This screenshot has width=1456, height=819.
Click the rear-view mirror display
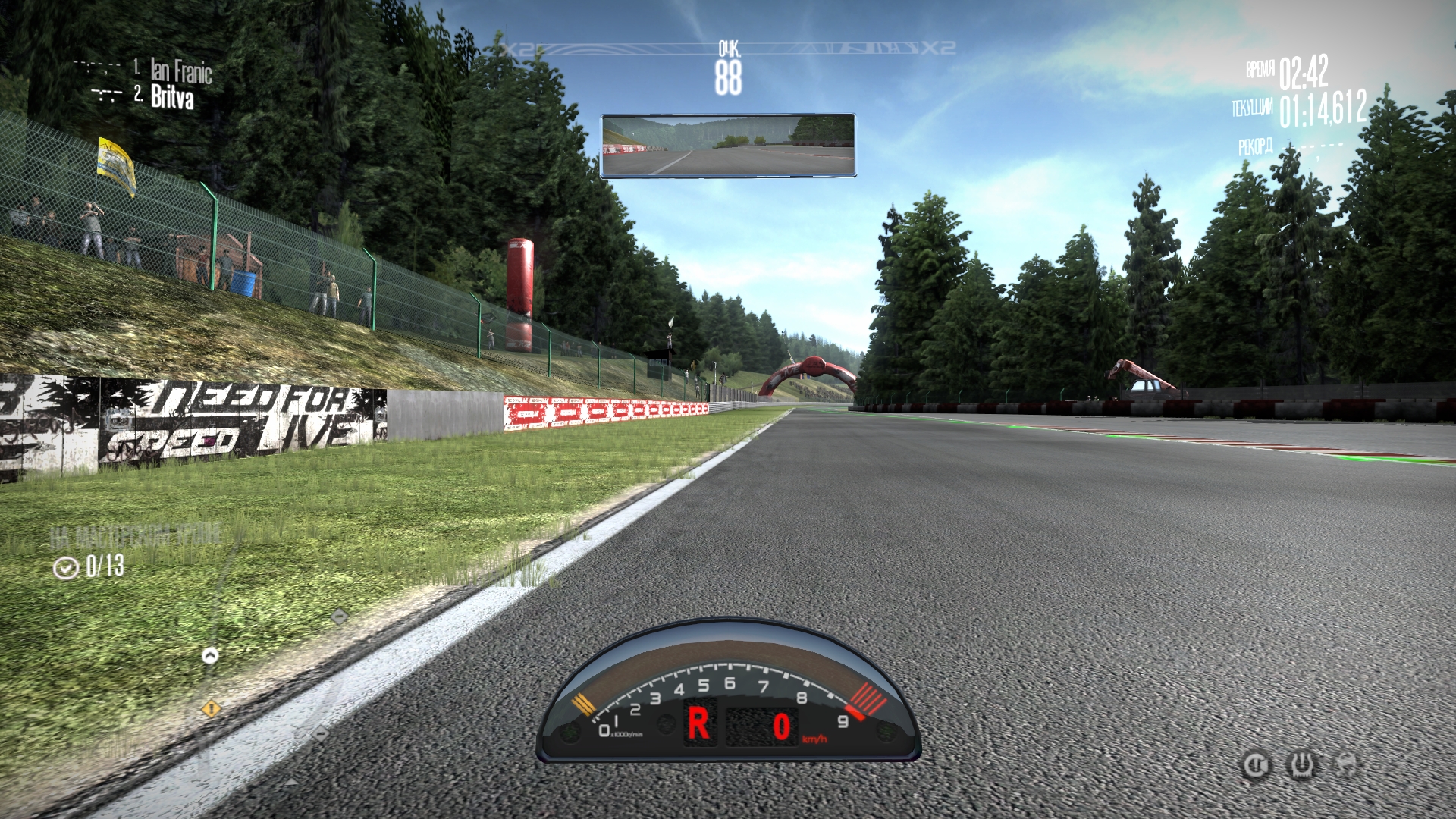(x=728, y=146)
